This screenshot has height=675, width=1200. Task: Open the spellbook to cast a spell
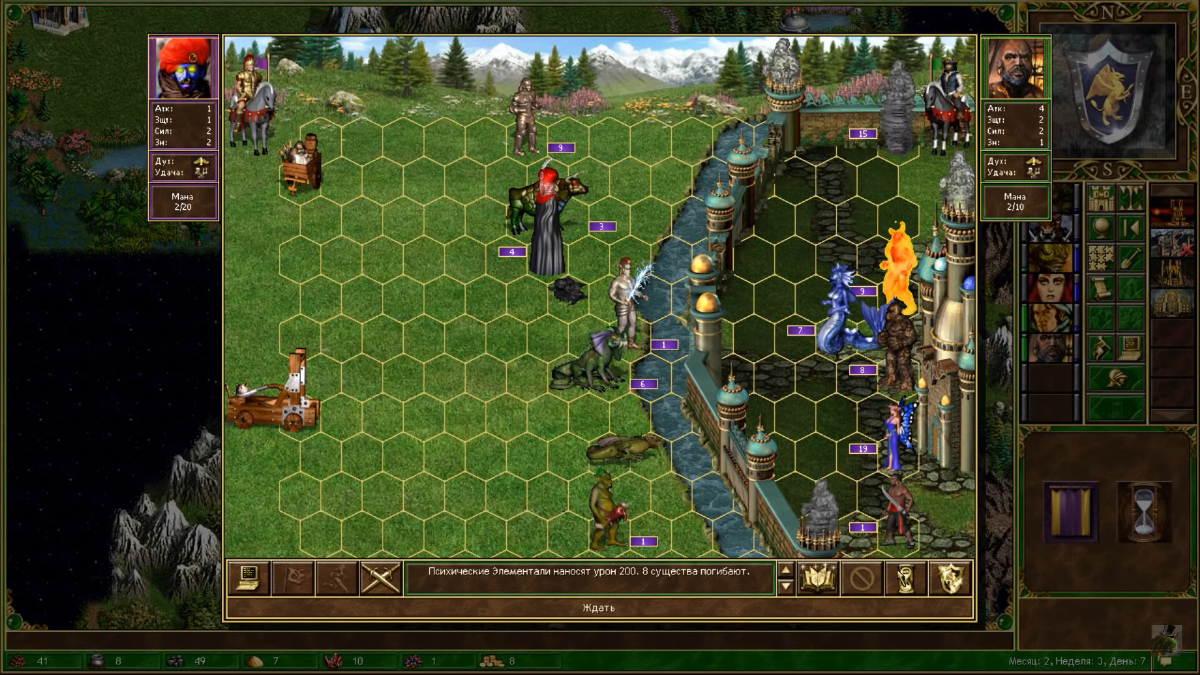[818, 578]
